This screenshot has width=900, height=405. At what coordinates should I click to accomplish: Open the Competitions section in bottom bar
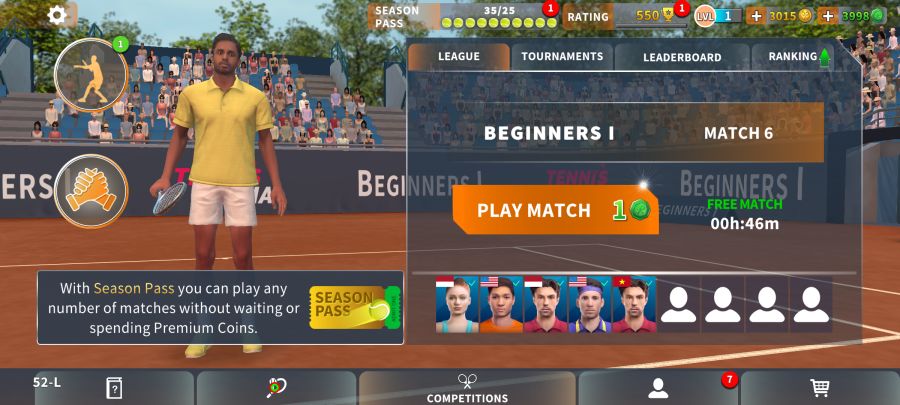click(x=467, y=388)
